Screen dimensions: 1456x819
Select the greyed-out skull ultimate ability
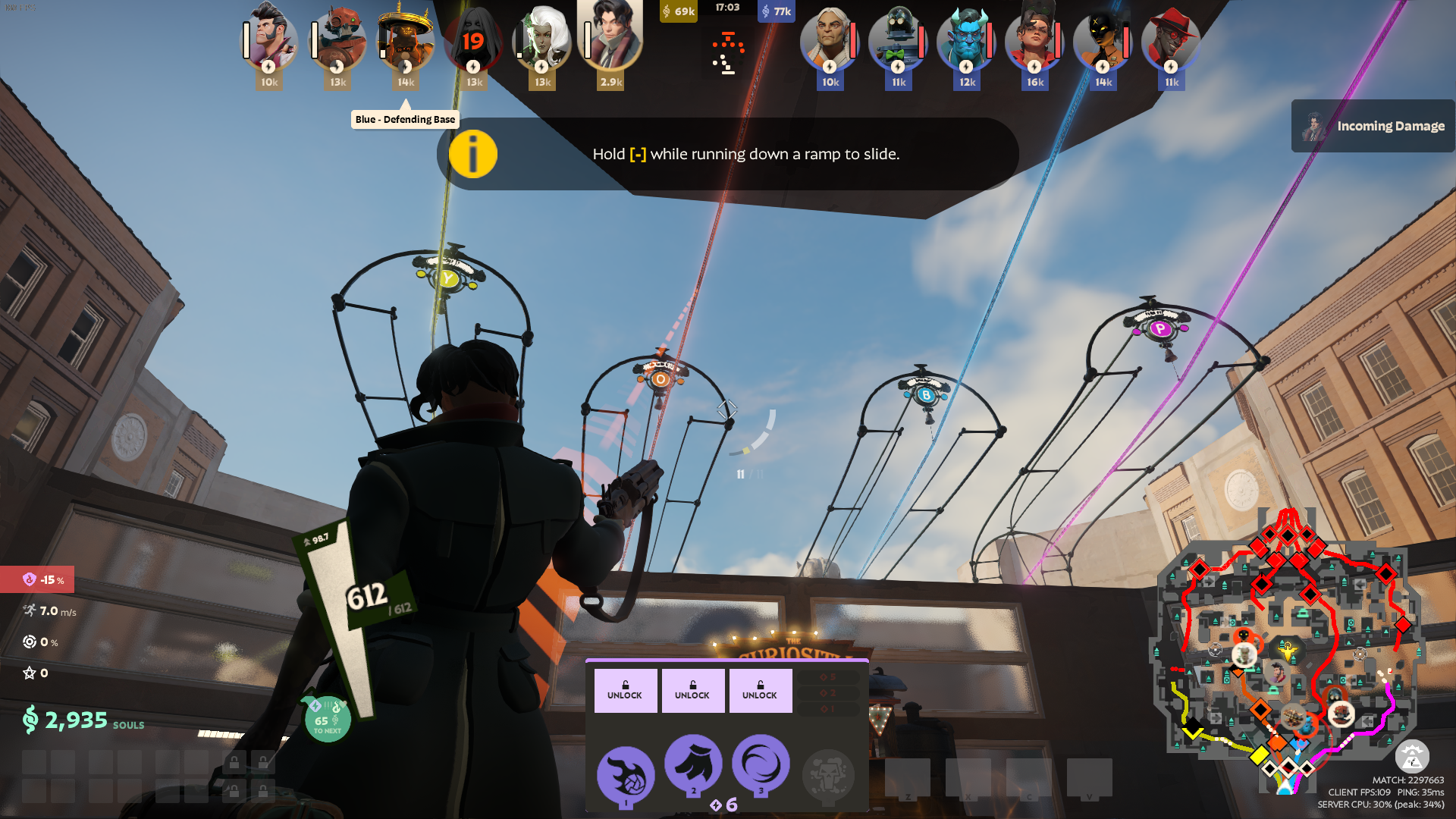point(828,775)
